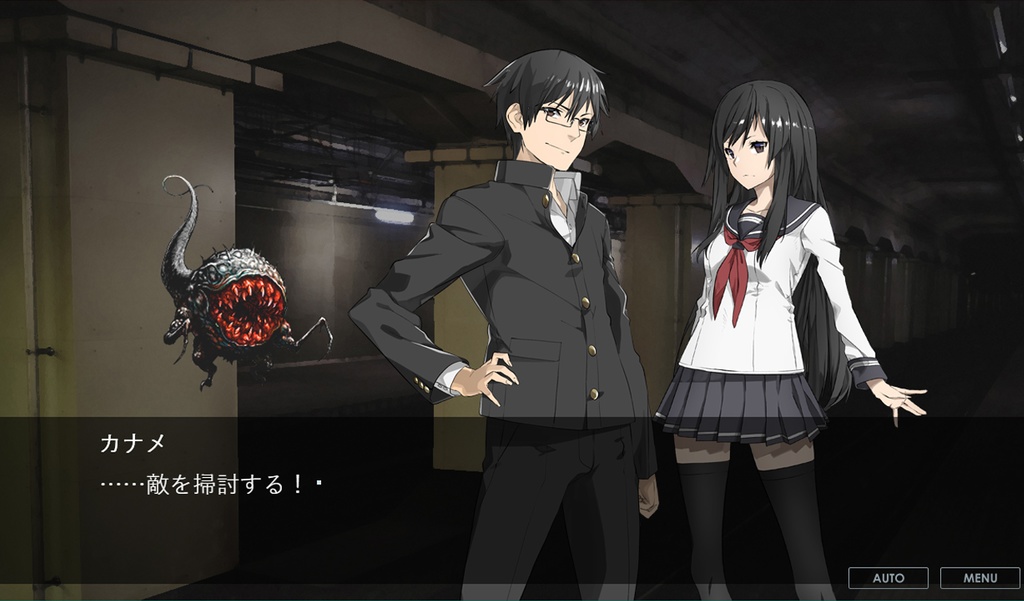Toggle the AUTO advance button
Viewport: 1024px width, 601px height.
point(888,578)
